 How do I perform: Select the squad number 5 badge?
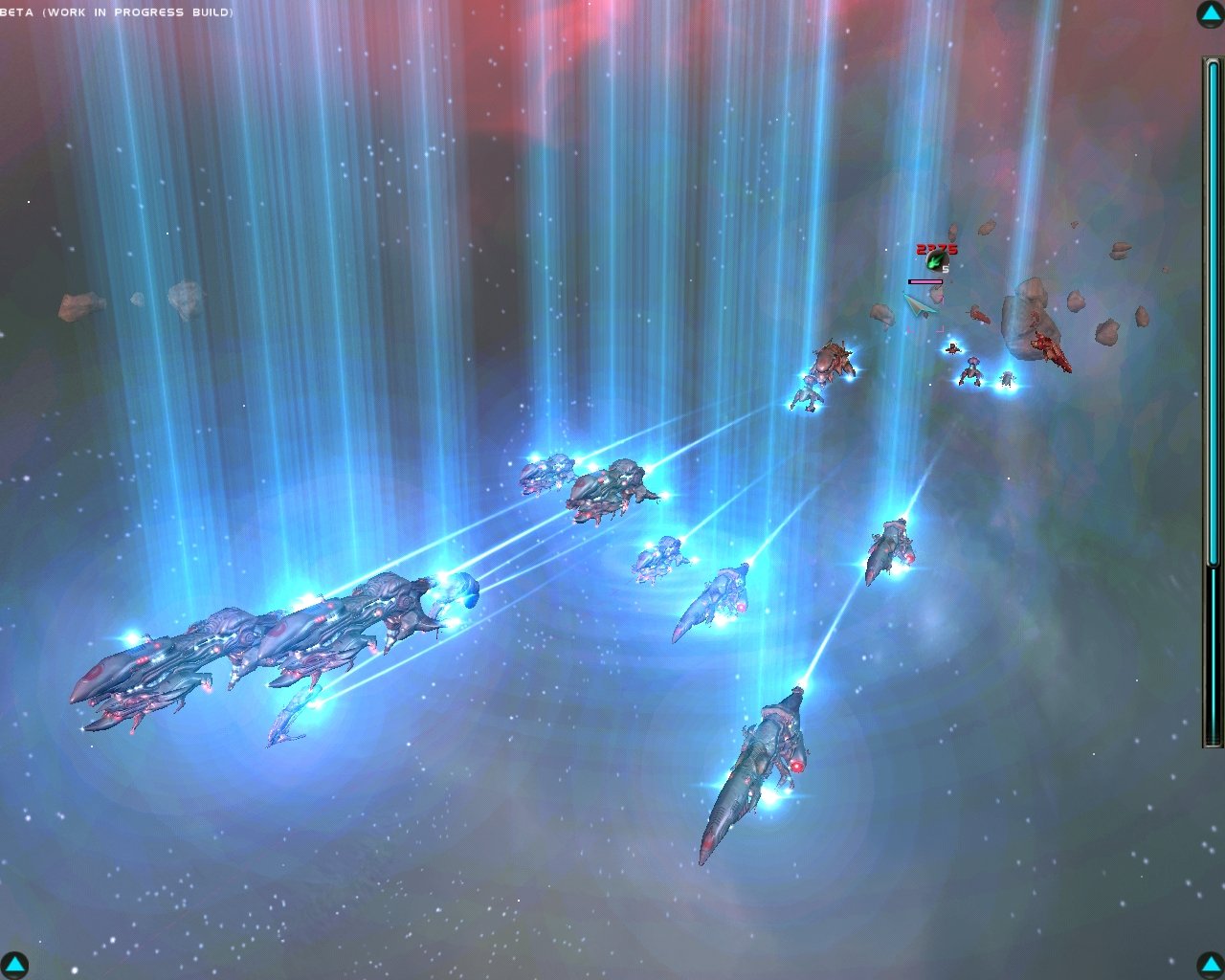[x=945, y=269]
